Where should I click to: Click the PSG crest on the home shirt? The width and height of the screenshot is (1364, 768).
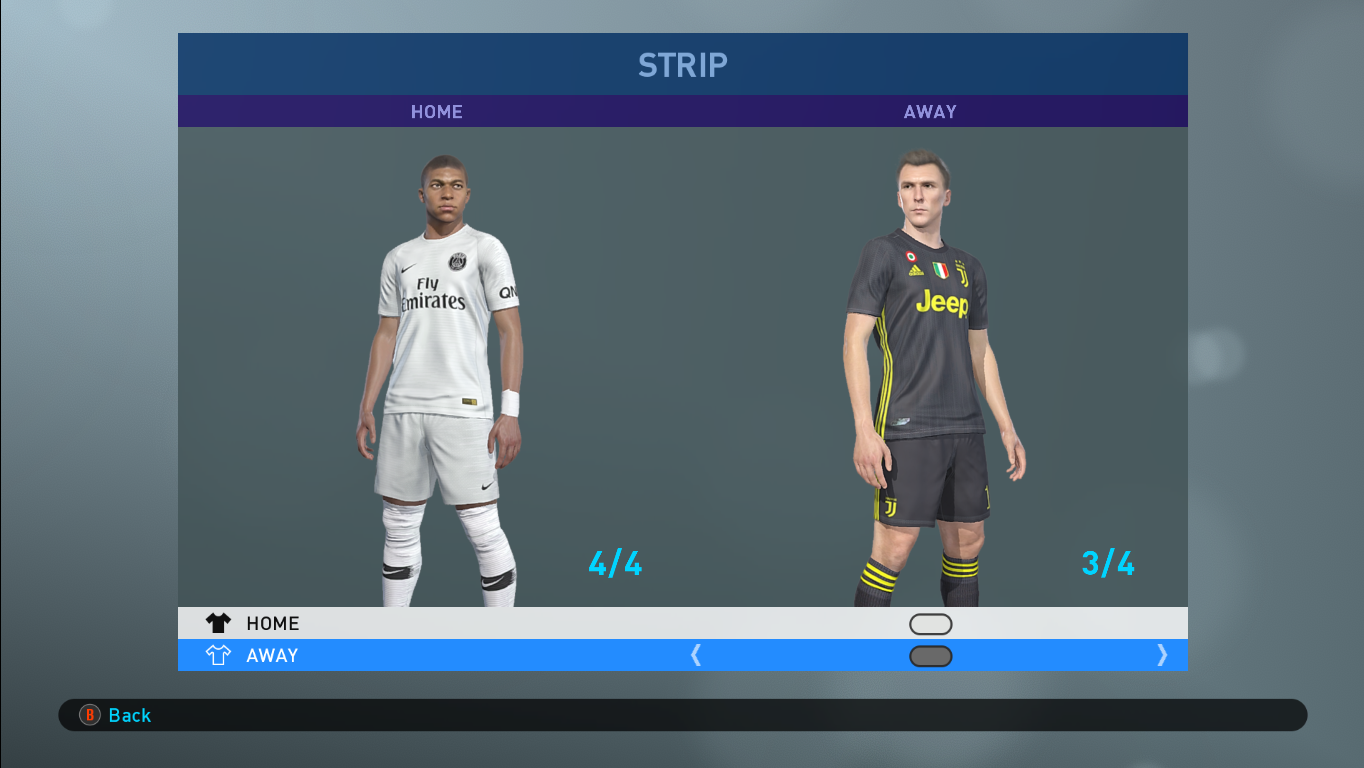[x=455, y=263]
